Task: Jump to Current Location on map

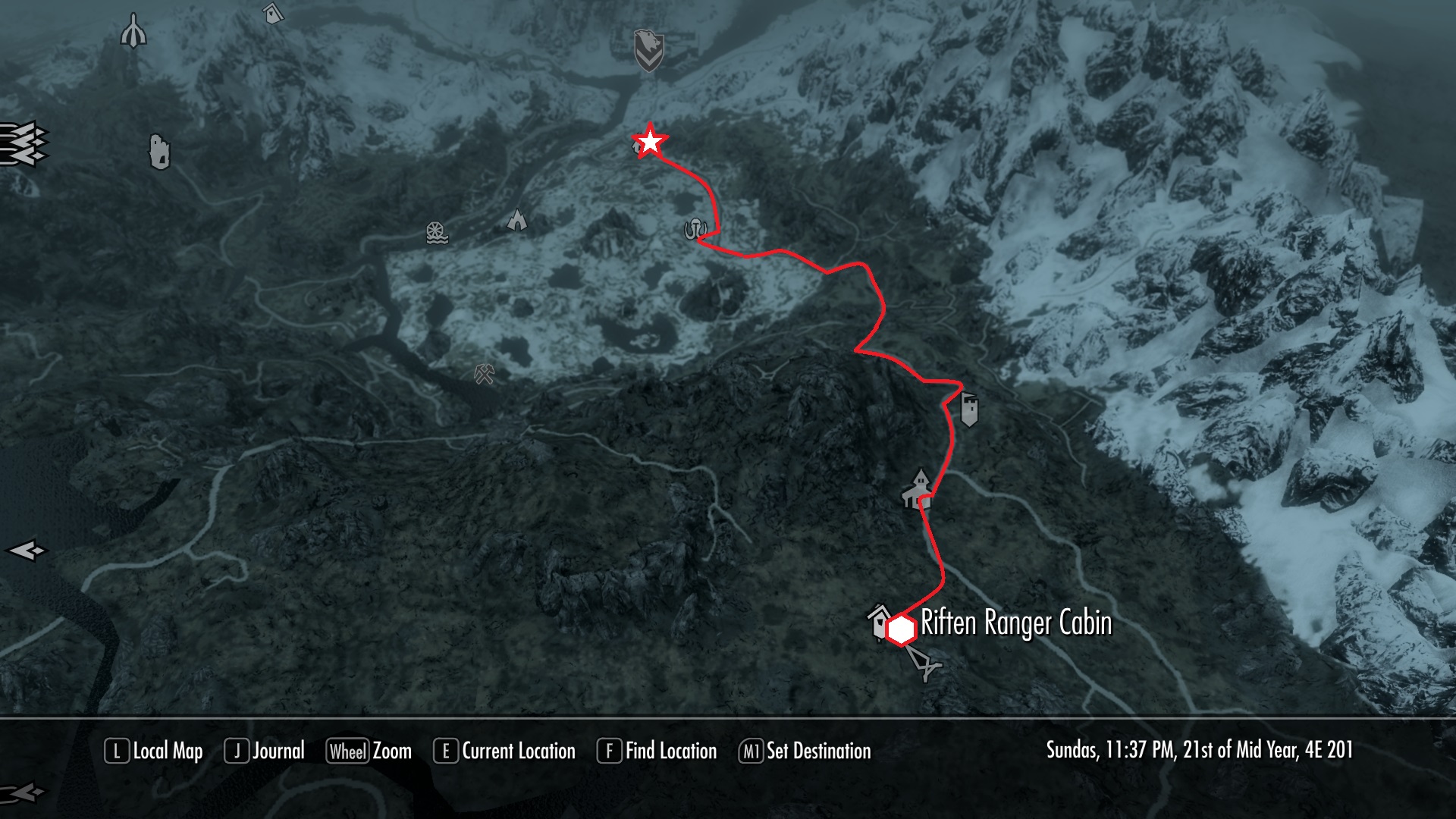Action: pyautogui.click(x=505, y=751)
